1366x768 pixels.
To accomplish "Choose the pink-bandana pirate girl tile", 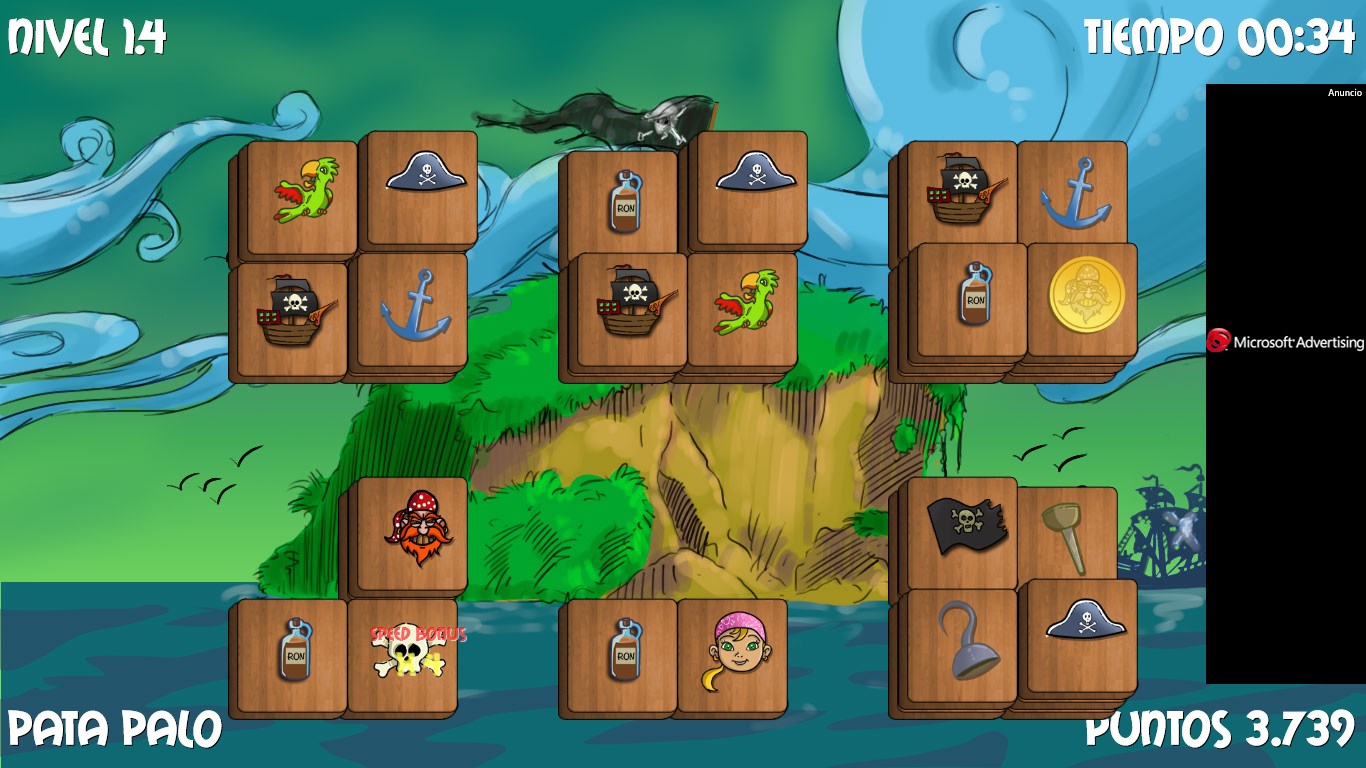I will tap(737, 653).
